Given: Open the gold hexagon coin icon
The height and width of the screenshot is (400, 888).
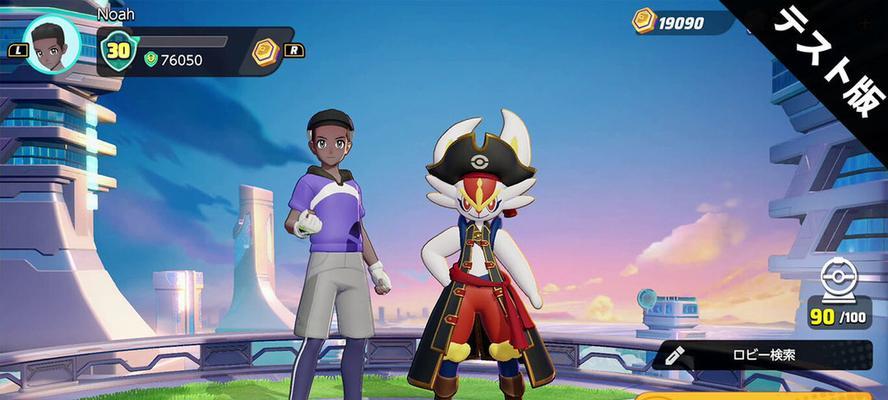Looking at the screenshot, I should pyautogui.click(x=264, y=52).
